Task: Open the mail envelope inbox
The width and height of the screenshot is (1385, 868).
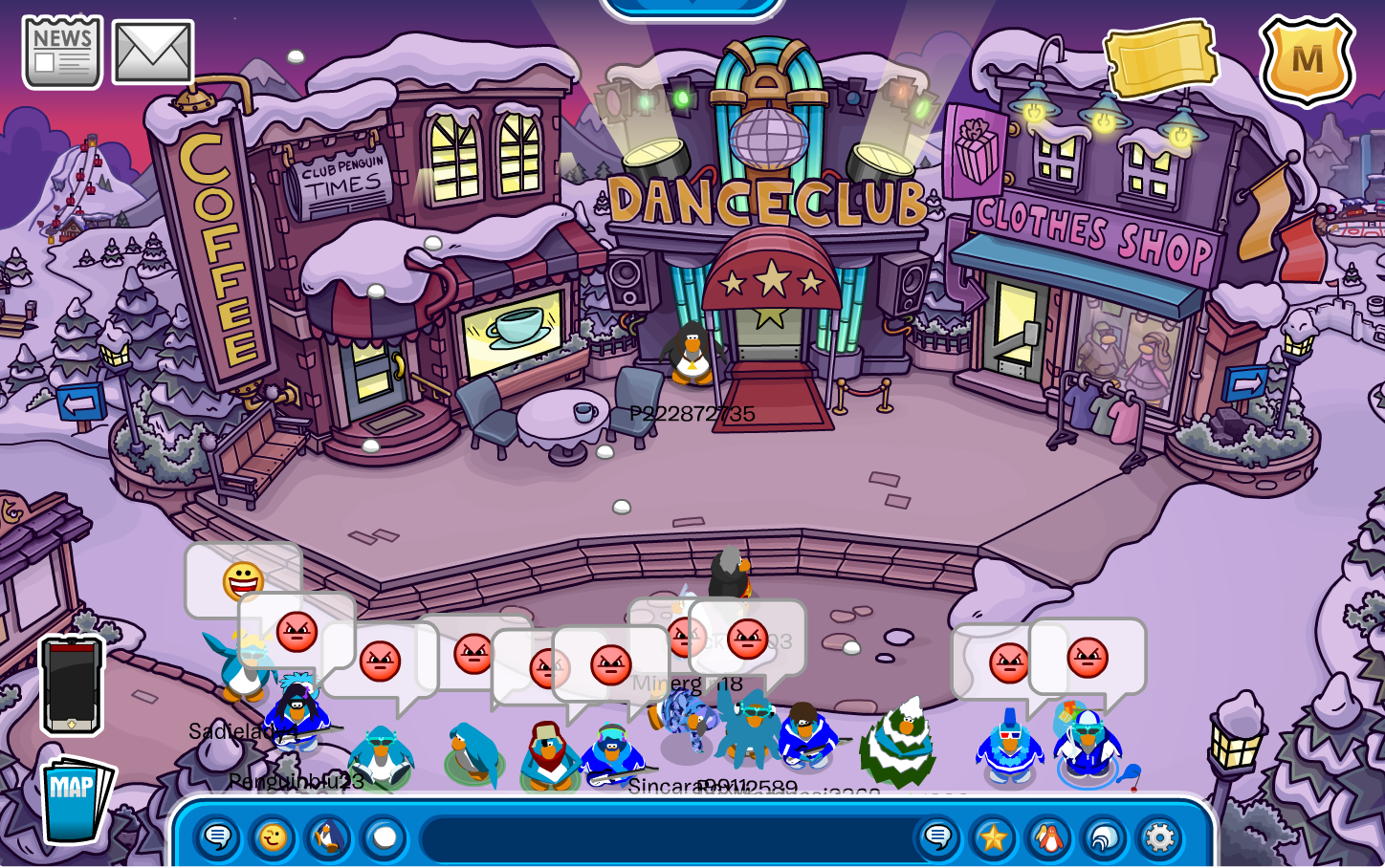Action: pos(153,53)
